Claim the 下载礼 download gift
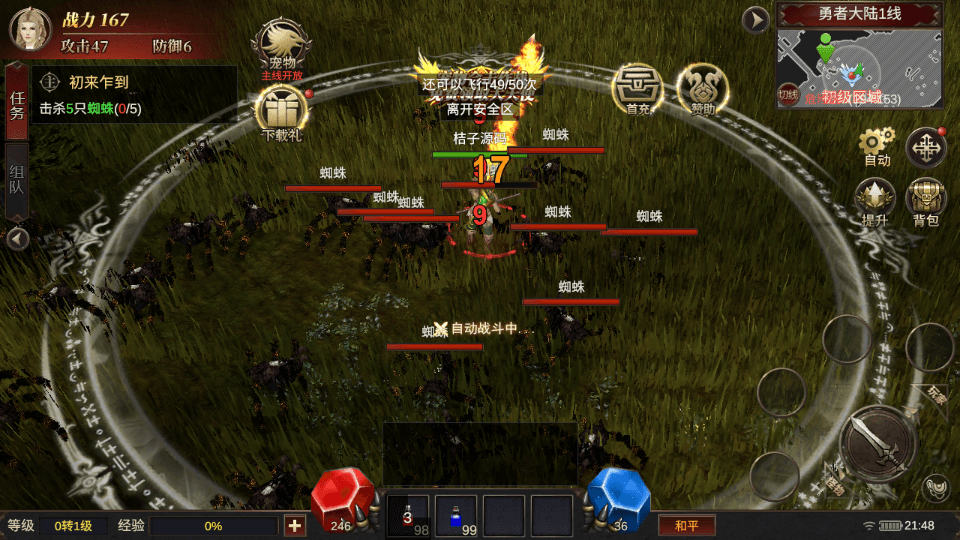The image size is (960, 540). (280, 110)
